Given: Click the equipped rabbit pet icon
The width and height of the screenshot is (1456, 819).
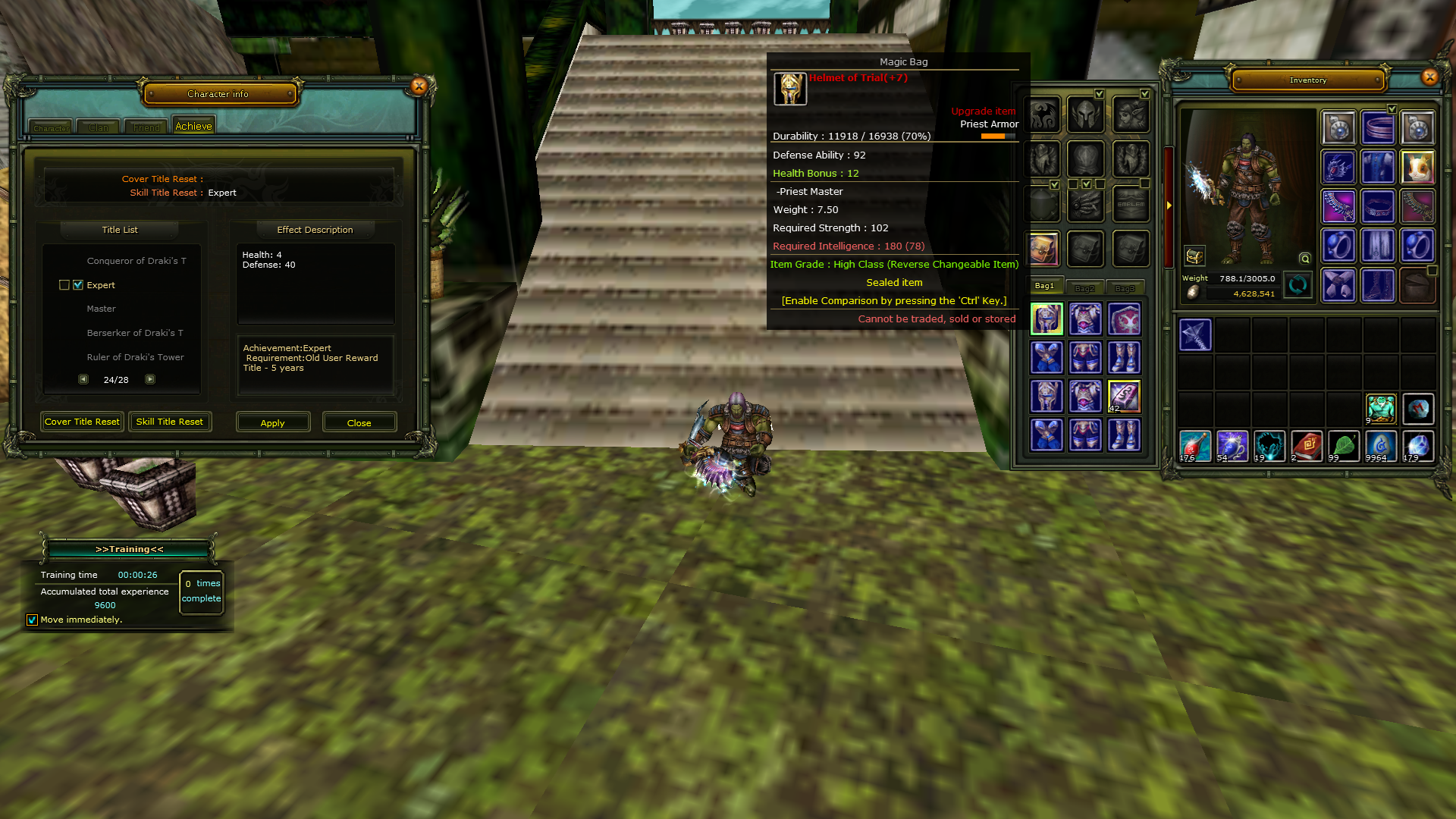Looking at the screenshot, I should pyautogui.click(x=1418, y=167).
